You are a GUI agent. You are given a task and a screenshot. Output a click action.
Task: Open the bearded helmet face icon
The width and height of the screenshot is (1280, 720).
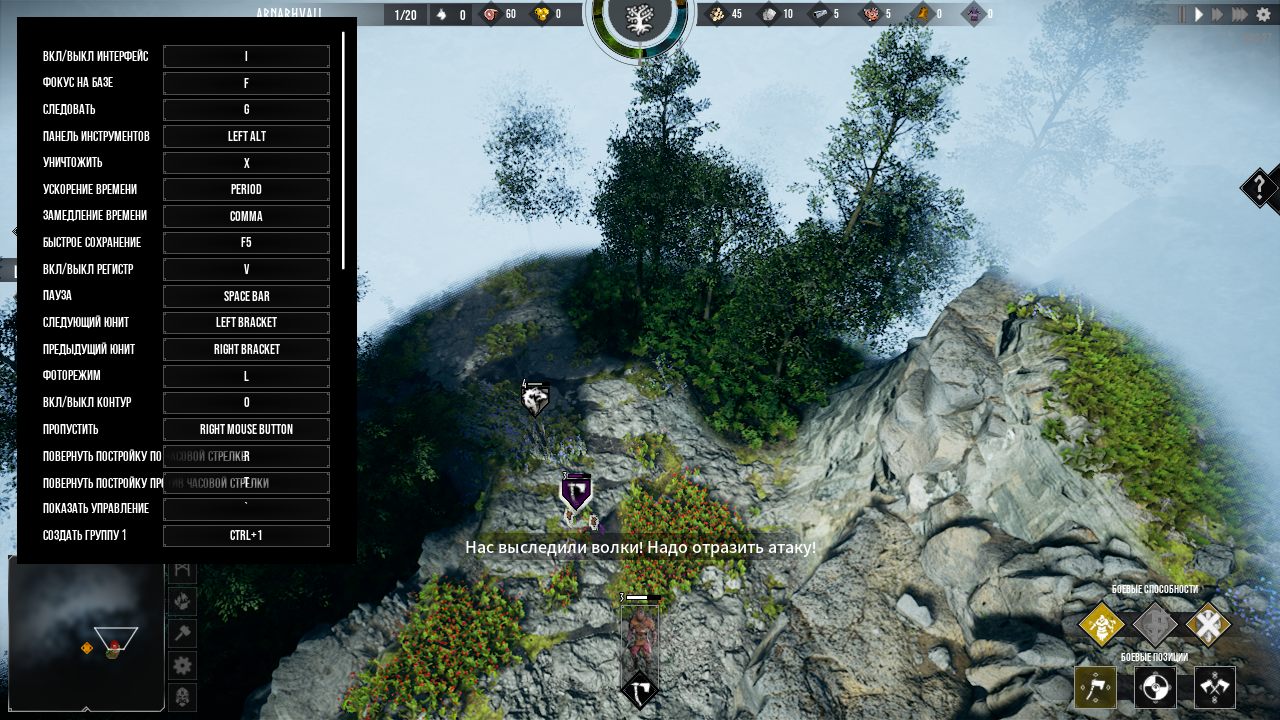(182, 696)
